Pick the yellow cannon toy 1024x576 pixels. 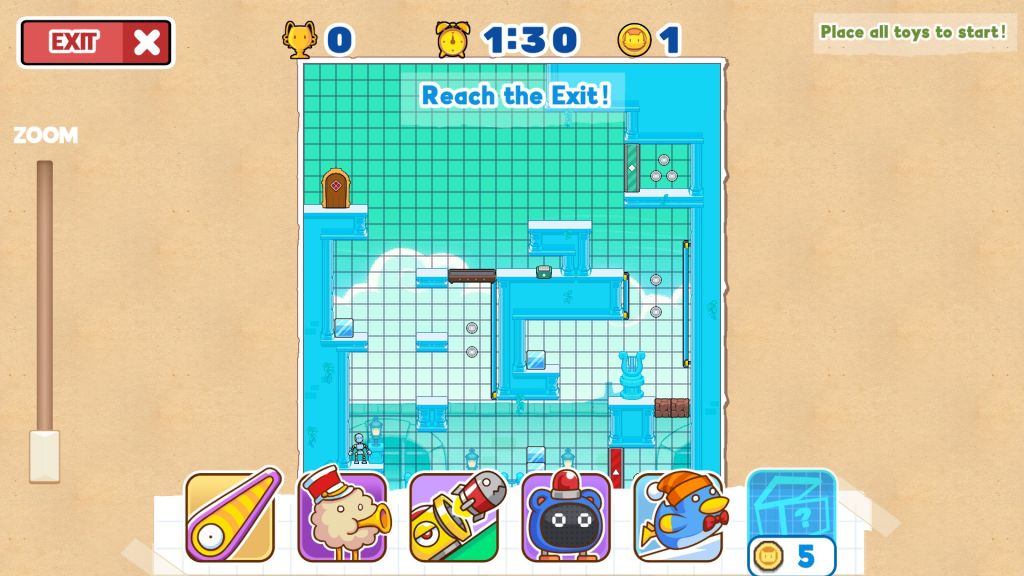click(x=454, y=516)
